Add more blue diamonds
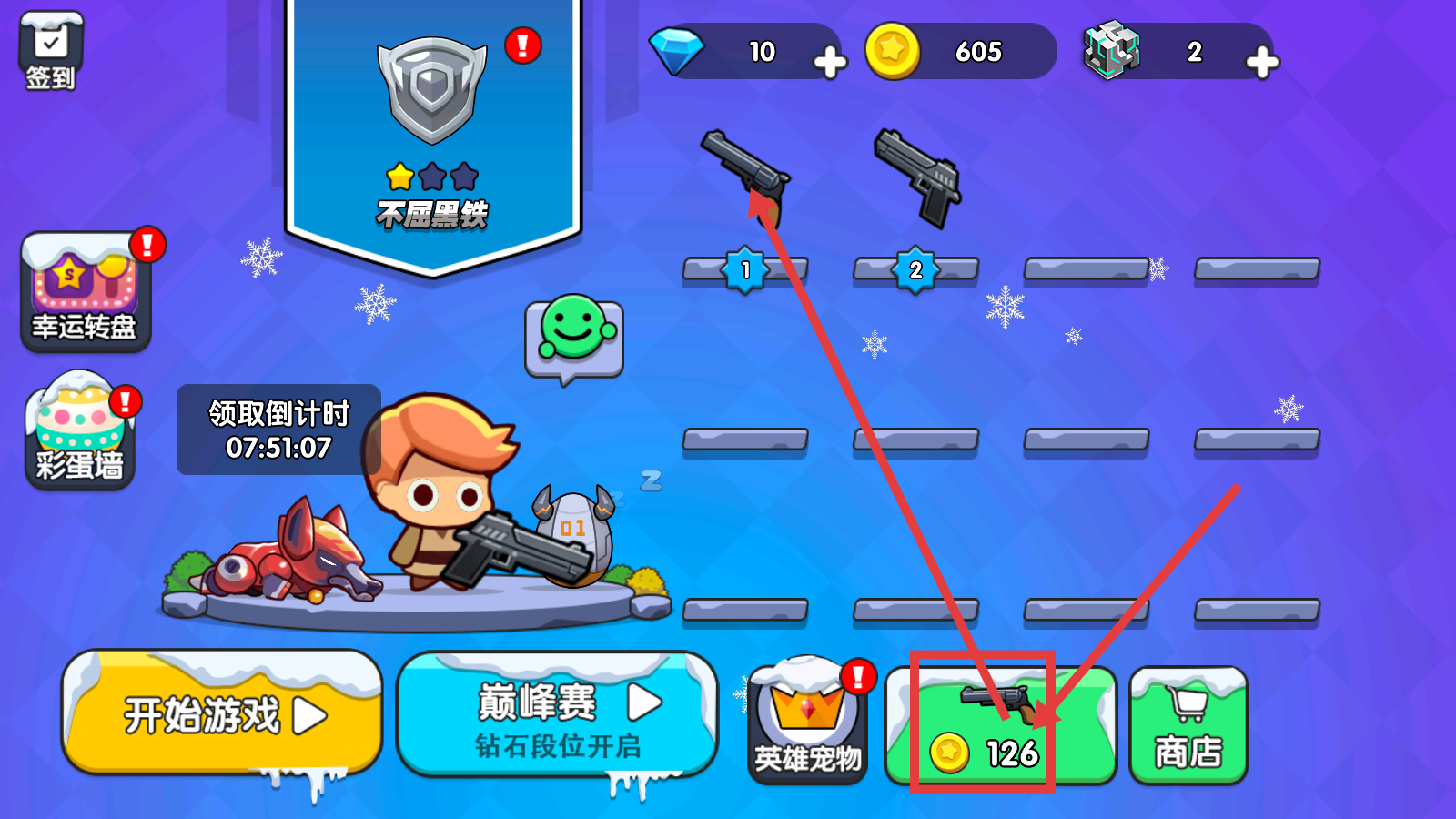The image size is (1456, 819). tap(829, 62)
